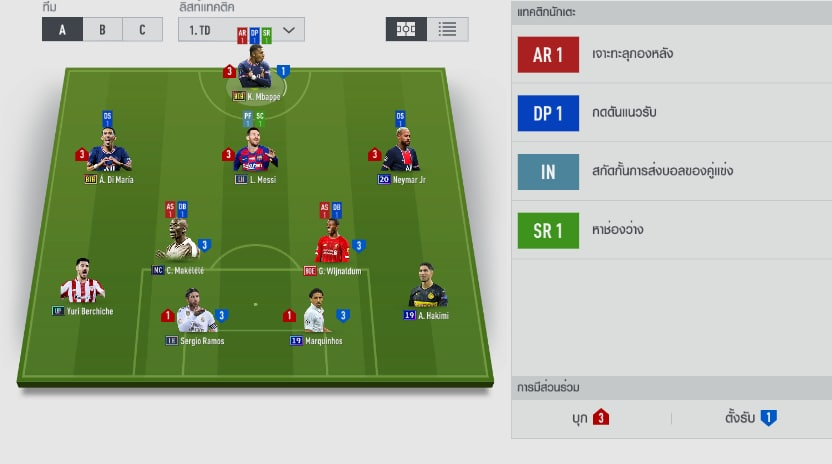Image resolution: width=832 pixels, height=464 pixels.
Task: Choose Yuri Berchiche at left back
Action: 82,285
